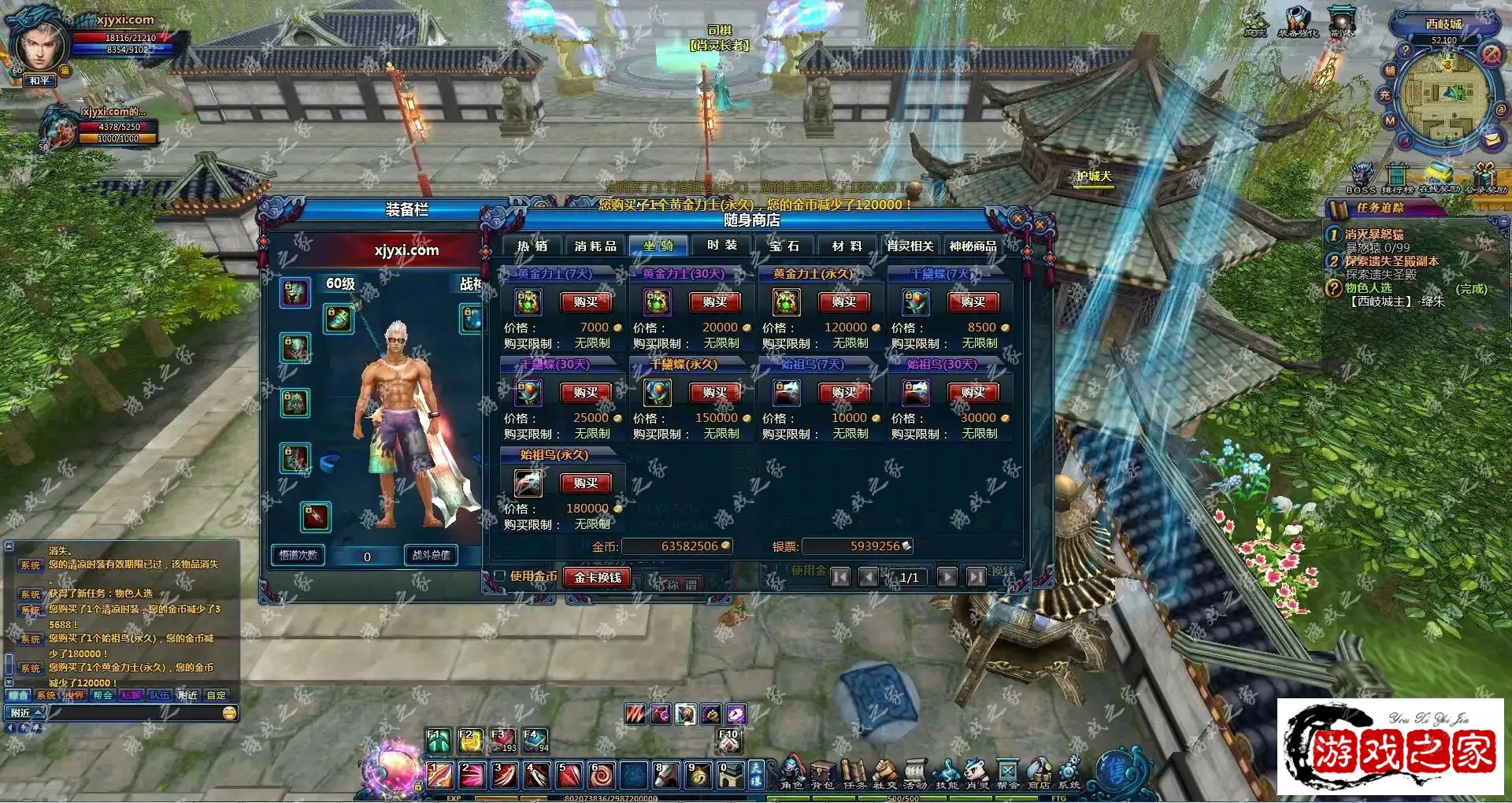Open the 系统 settings gear icon
Viewport: 1512px width, 803px height.
click(x=1069, y=773)
